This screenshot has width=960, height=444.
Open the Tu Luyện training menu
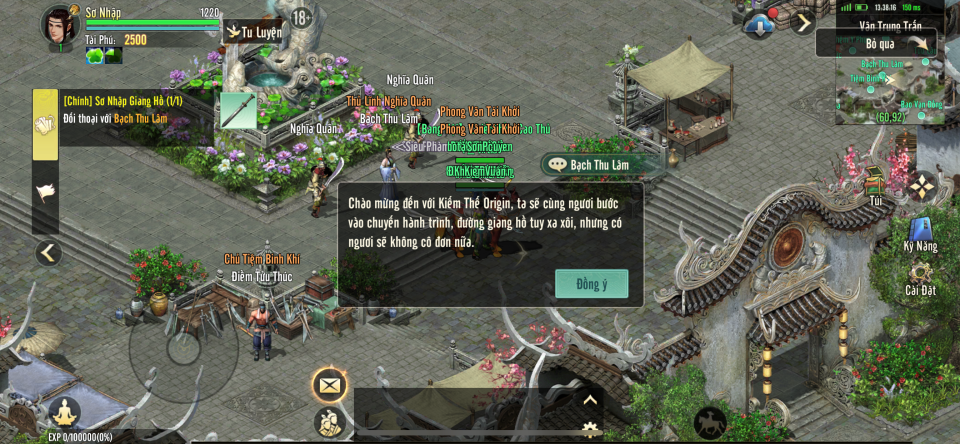[253, 32]
